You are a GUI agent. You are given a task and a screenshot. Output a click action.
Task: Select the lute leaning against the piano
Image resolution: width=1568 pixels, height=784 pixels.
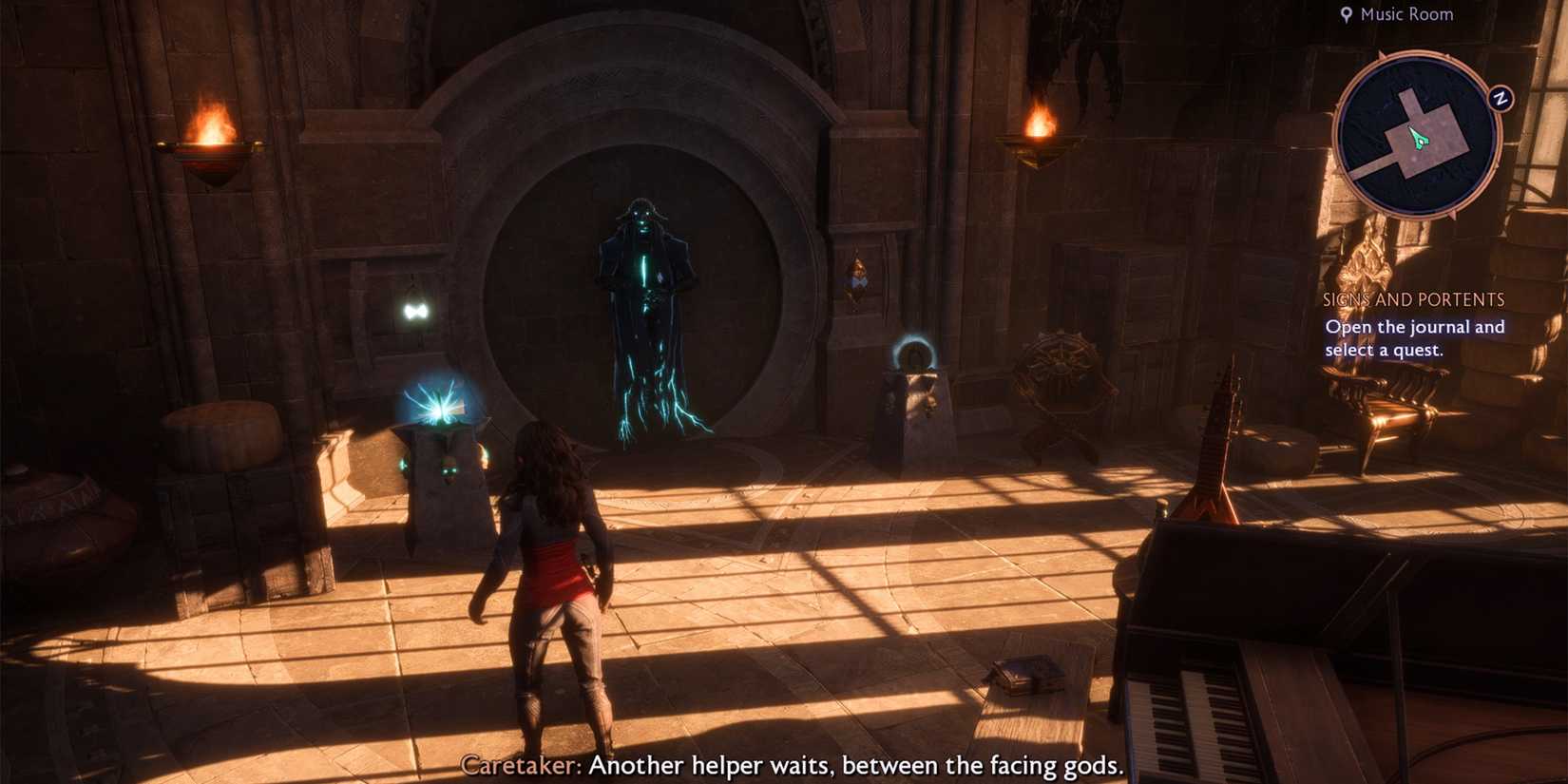click(x=1222, y=447)
